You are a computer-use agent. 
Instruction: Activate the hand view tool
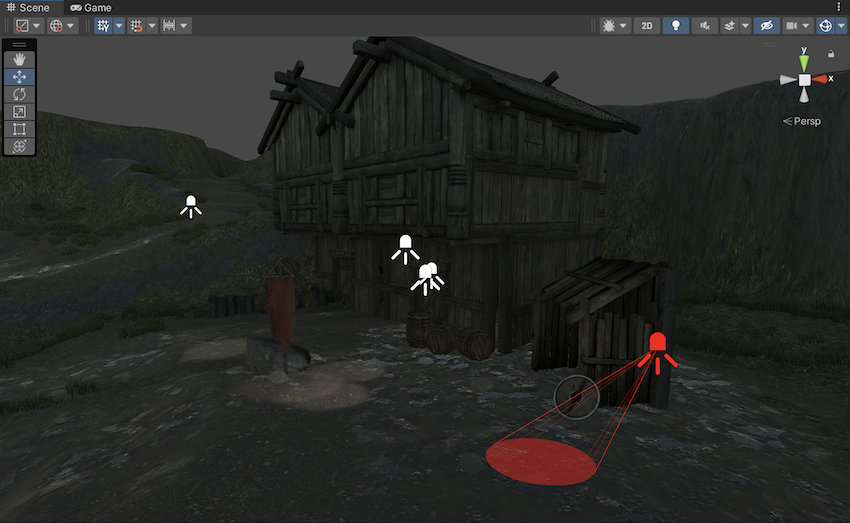tap(20, 59)
